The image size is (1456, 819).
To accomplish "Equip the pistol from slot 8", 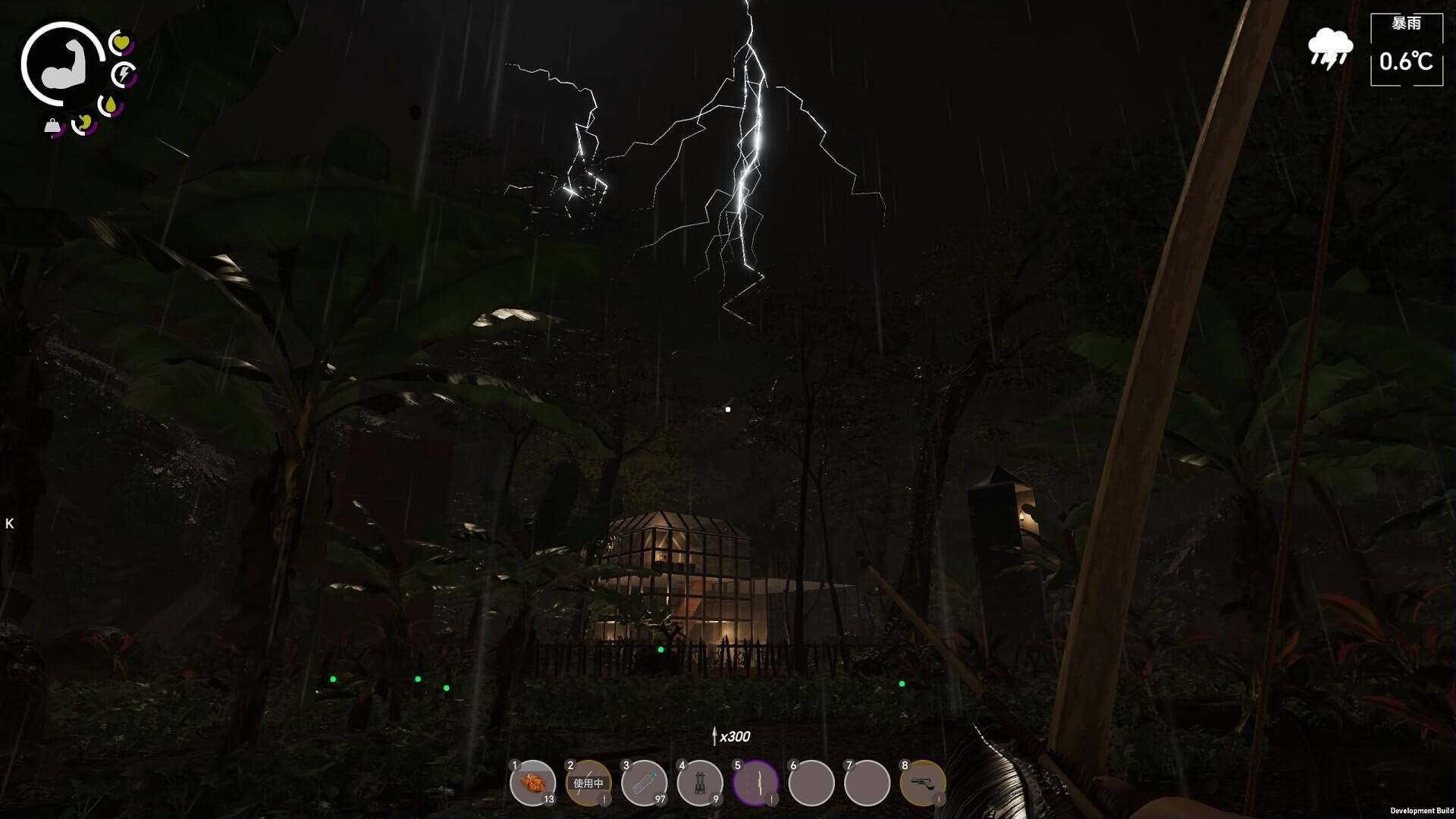I will coord(923,783).
